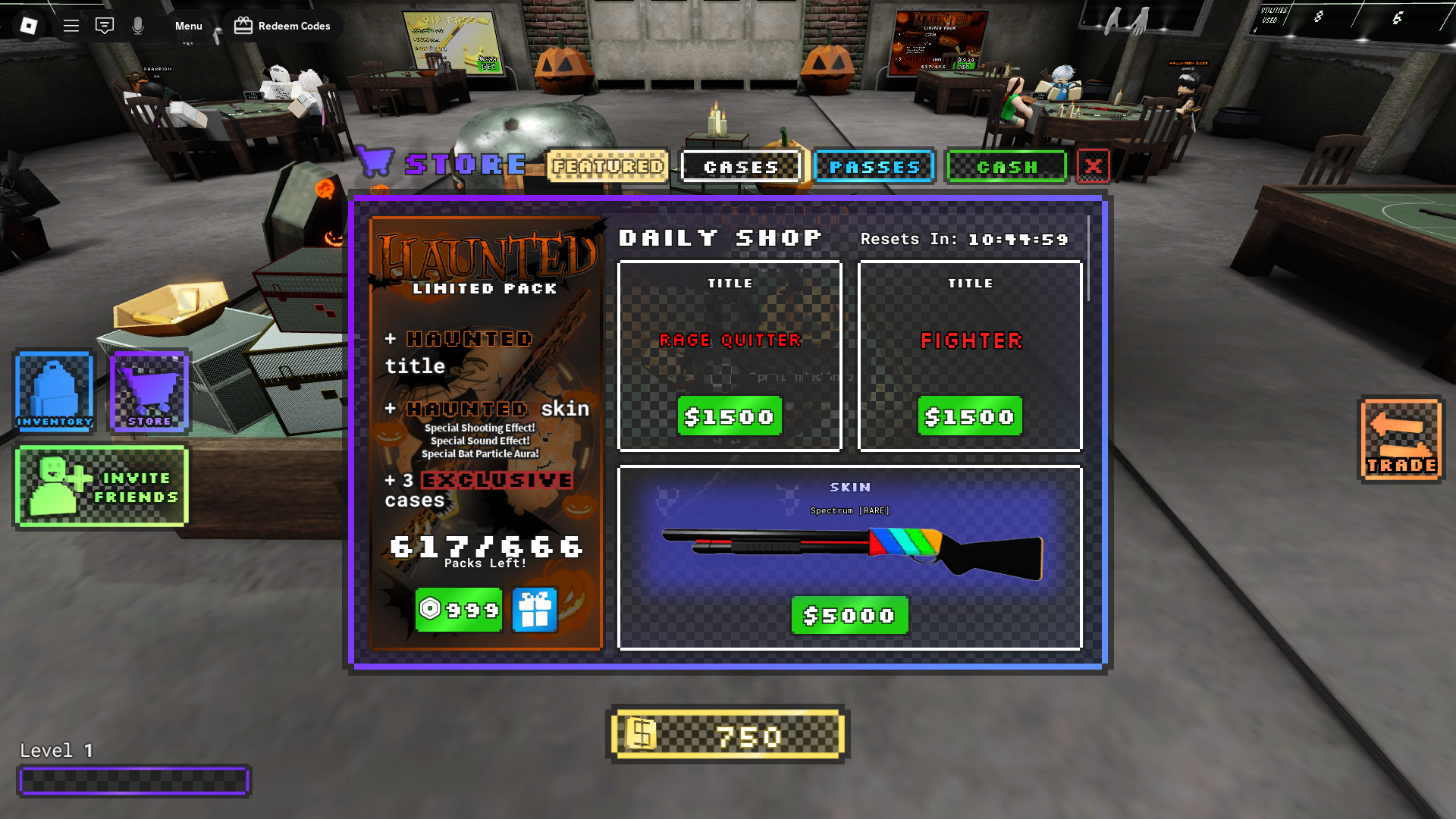Click the Level 1 progress bar

click(x=134, y=780)
